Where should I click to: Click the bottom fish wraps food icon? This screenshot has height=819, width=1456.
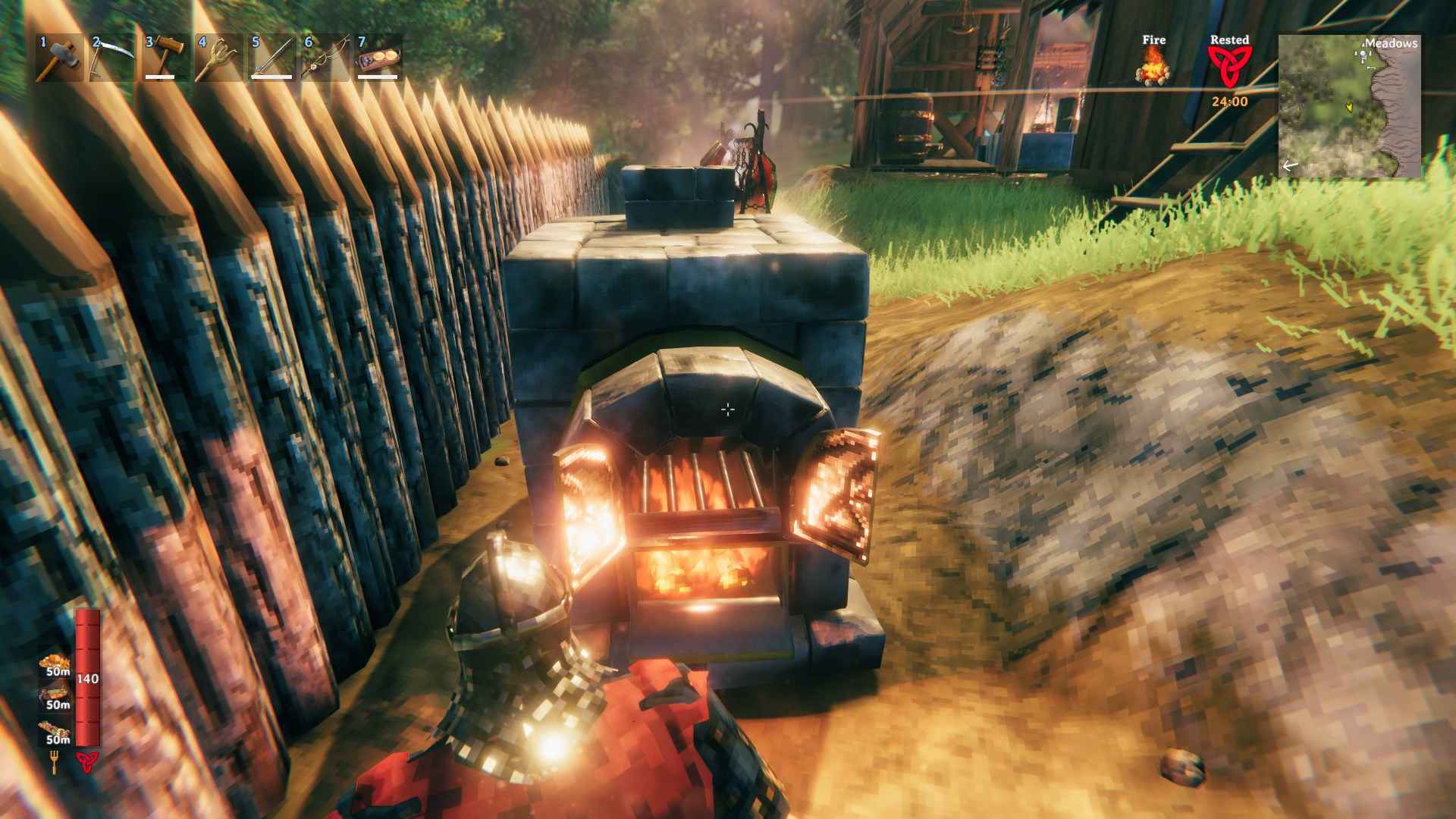pyautogui.click(x=54, y=728)
